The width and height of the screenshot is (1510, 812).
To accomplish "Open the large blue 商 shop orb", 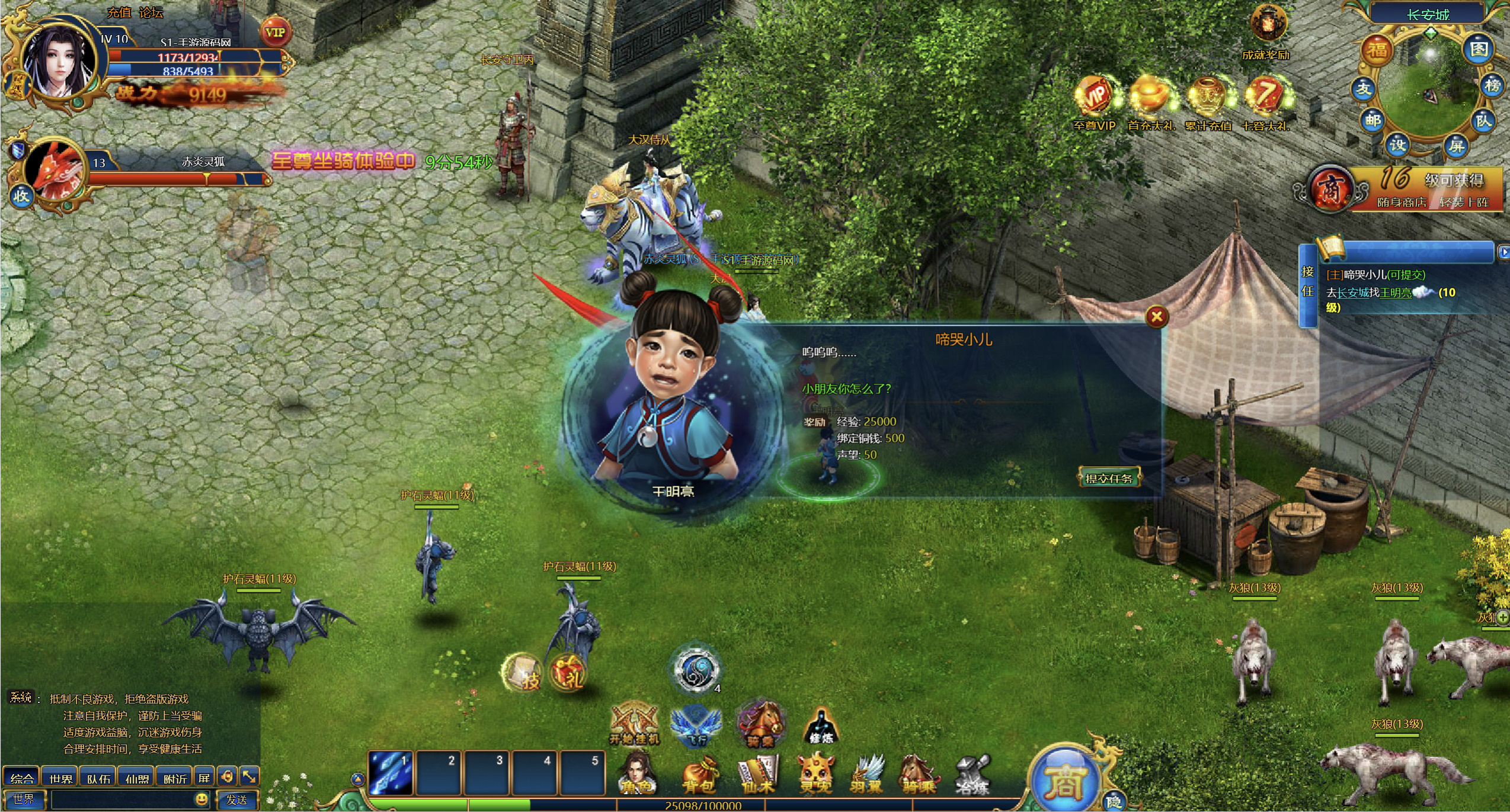I will 1065,781.
